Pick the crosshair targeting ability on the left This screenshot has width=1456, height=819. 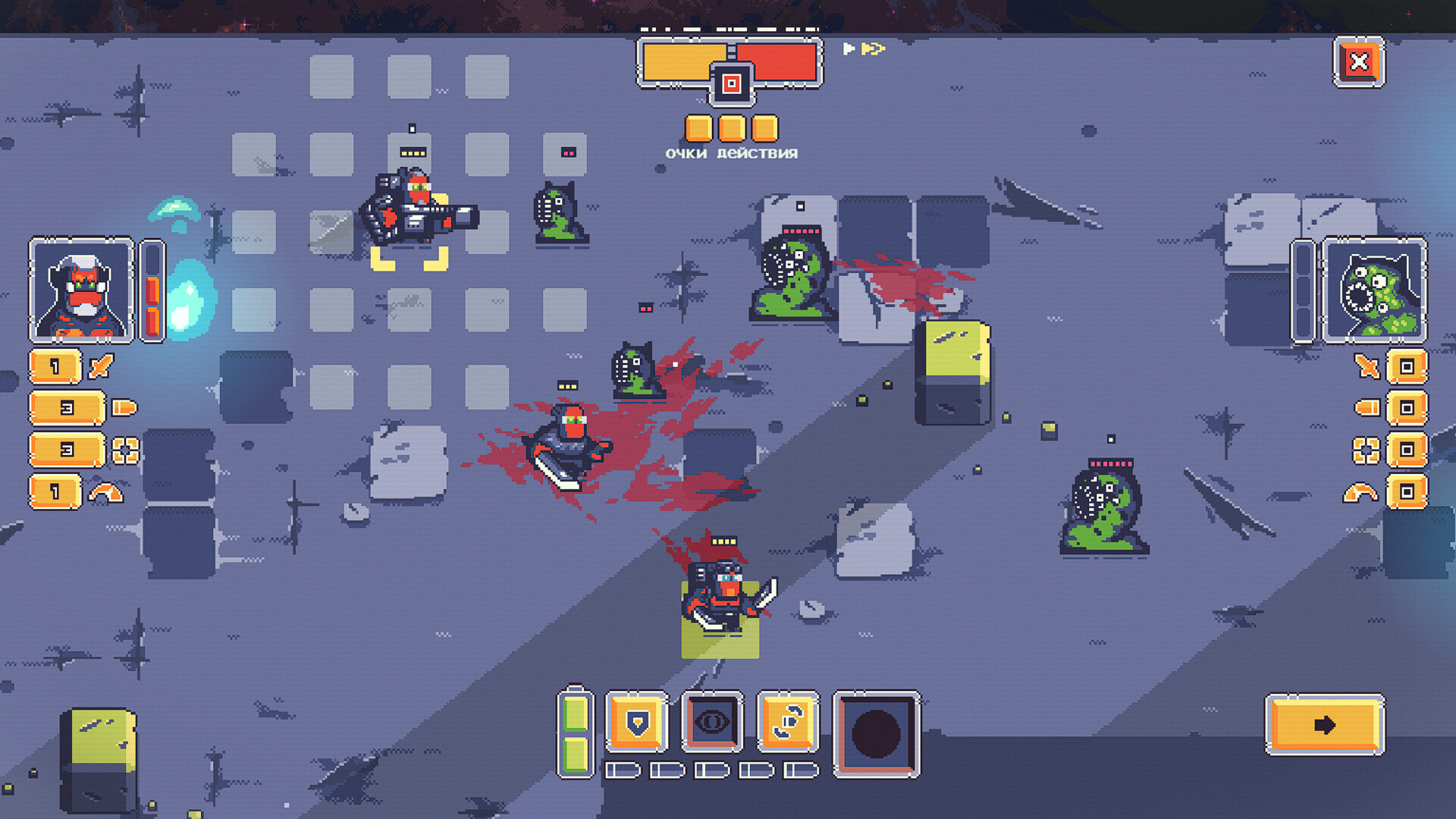(68, 451)
